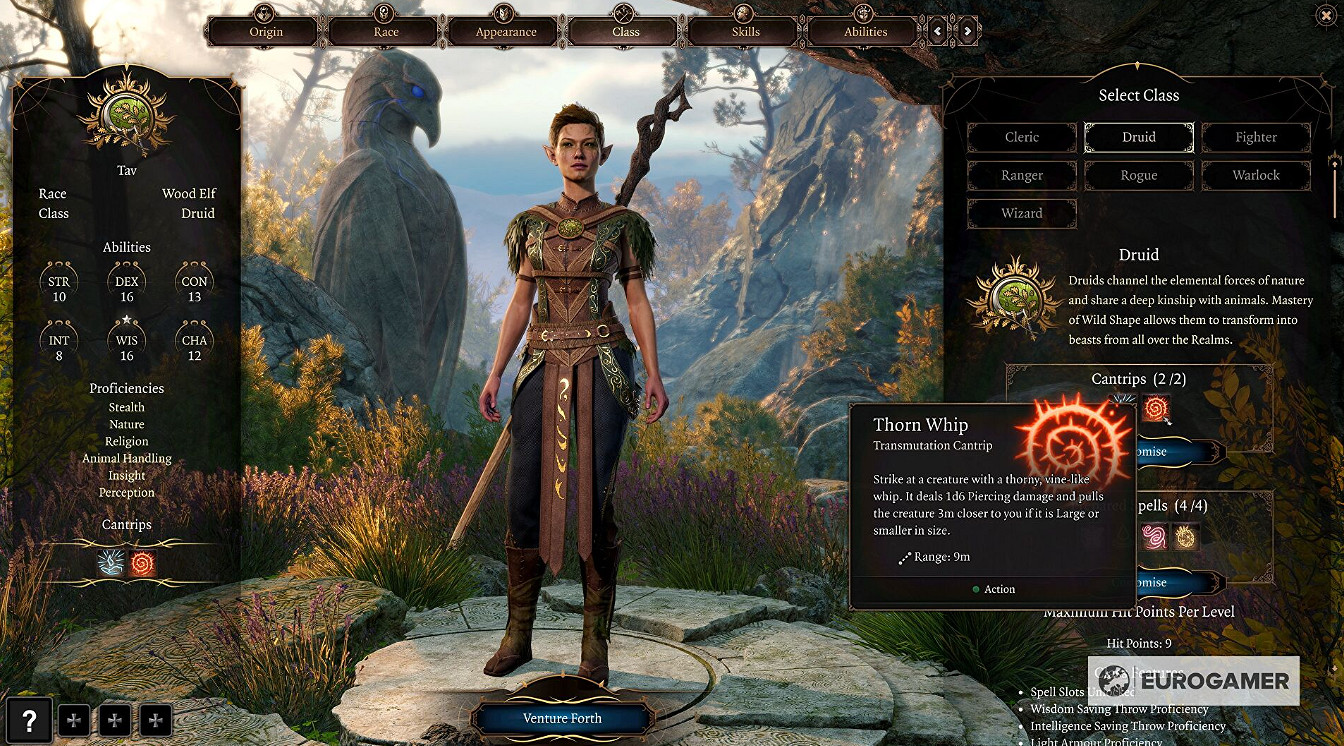The width and height of the screenshot is (1344, 746).
Task: Pick the Fighter class
Action: (1256, 137)
